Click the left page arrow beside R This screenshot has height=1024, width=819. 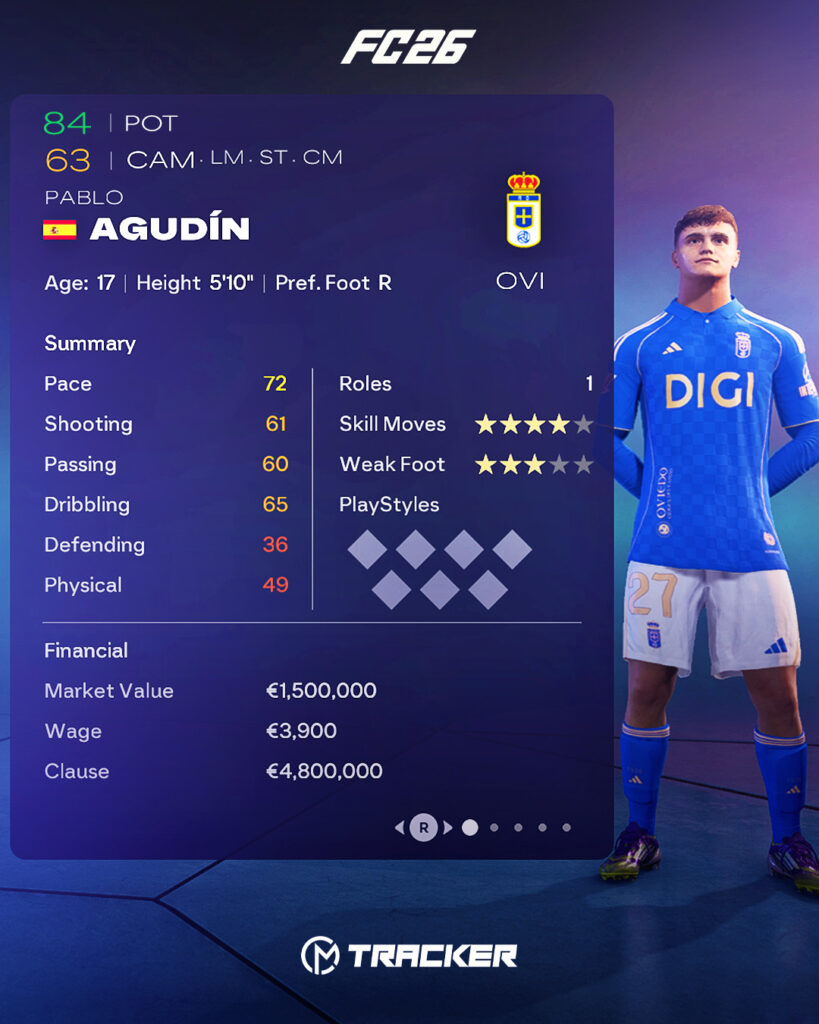point(400,828)
